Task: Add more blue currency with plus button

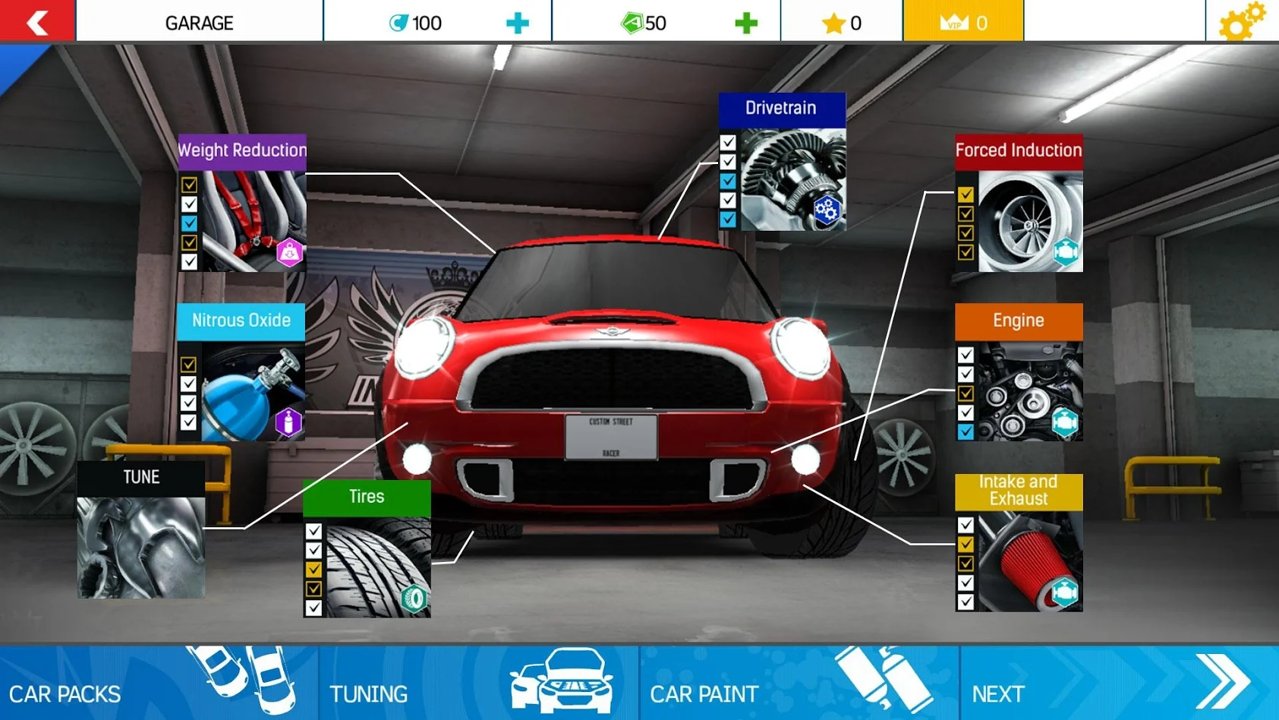Action: pyautogui.click(x=517, y=23)
